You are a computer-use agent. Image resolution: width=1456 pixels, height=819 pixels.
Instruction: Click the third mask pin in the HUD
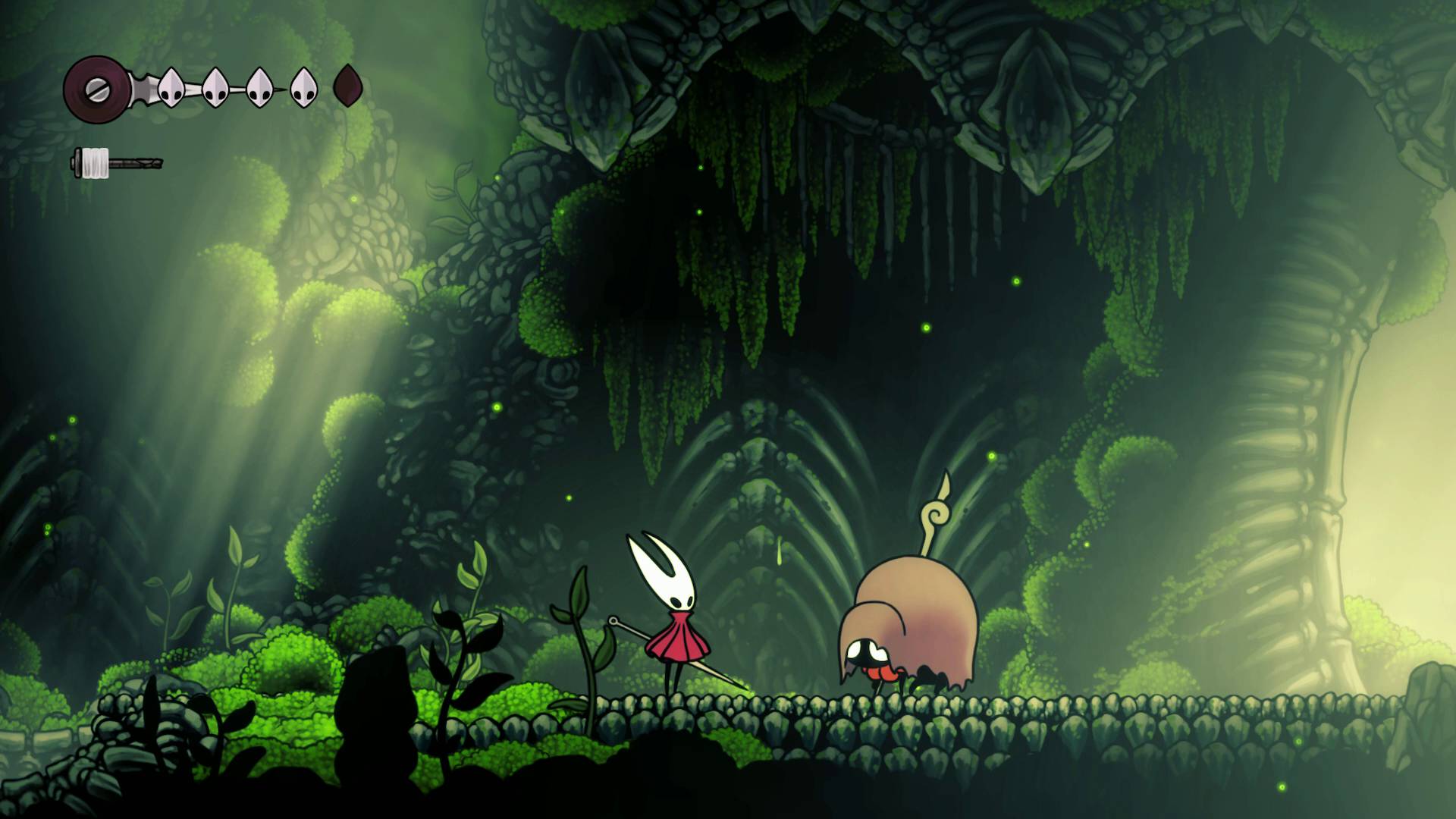[258, 86]
